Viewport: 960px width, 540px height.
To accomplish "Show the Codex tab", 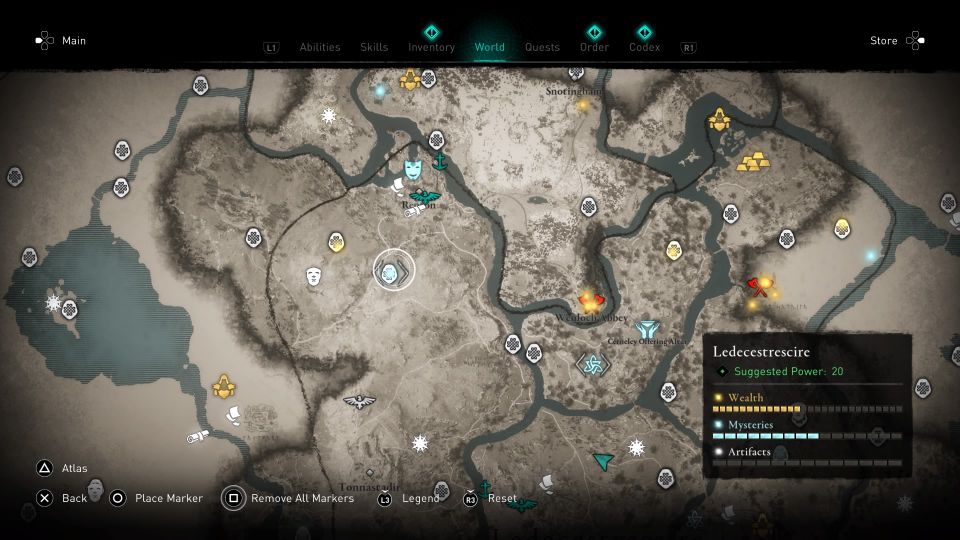I will pos(644,47).
